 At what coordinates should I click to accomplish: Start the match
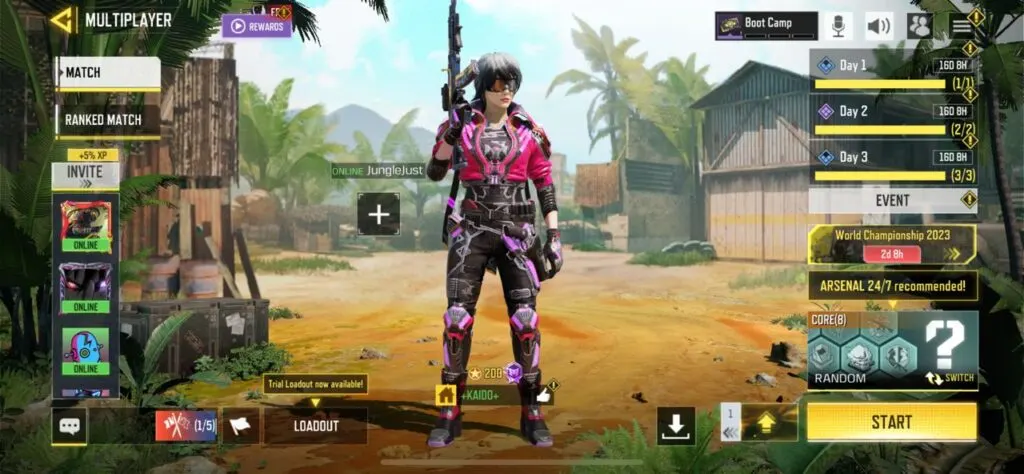891,422
